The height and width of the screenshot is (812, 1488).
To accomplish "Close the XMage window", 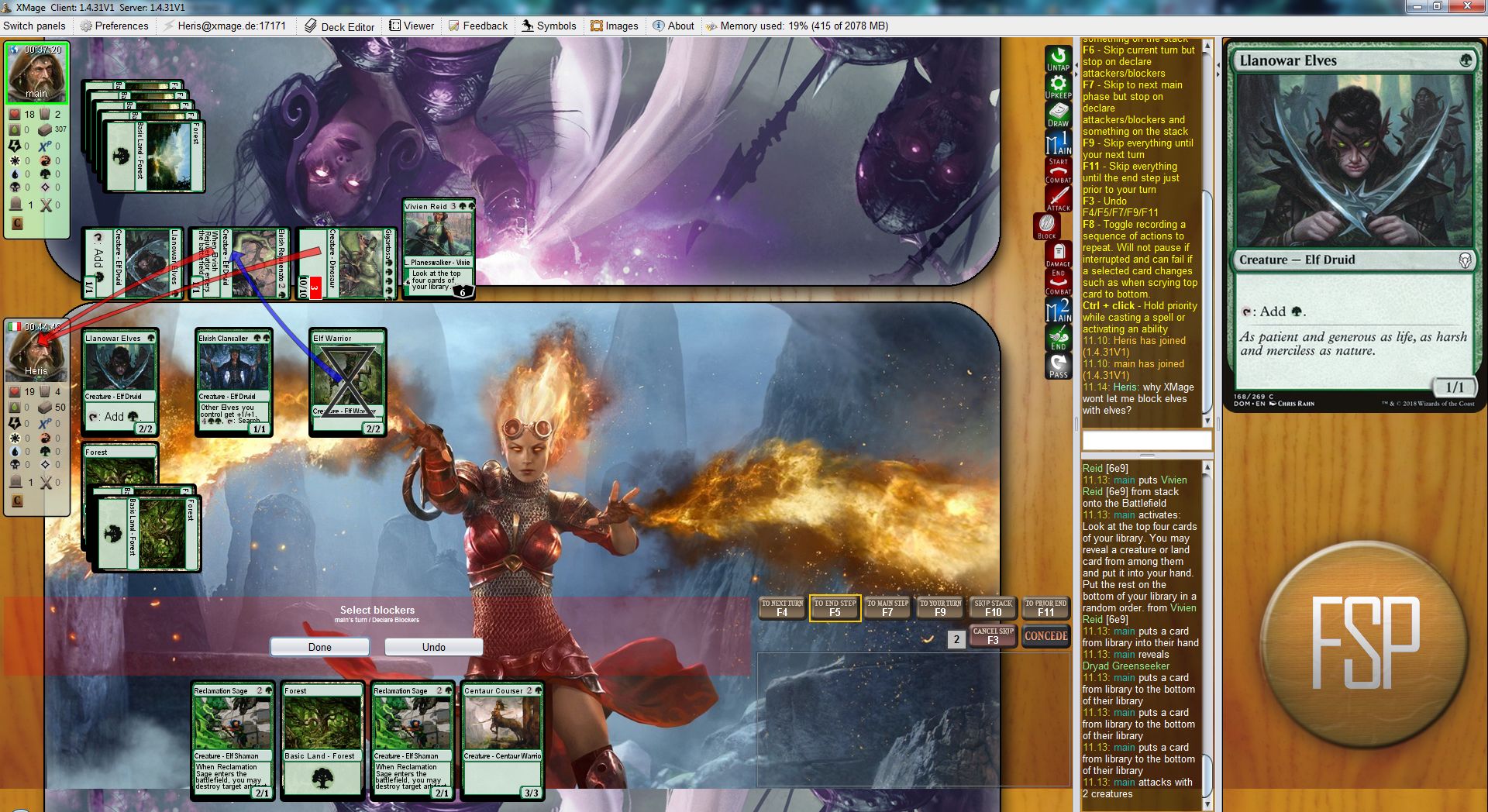I will [1468, 6].
